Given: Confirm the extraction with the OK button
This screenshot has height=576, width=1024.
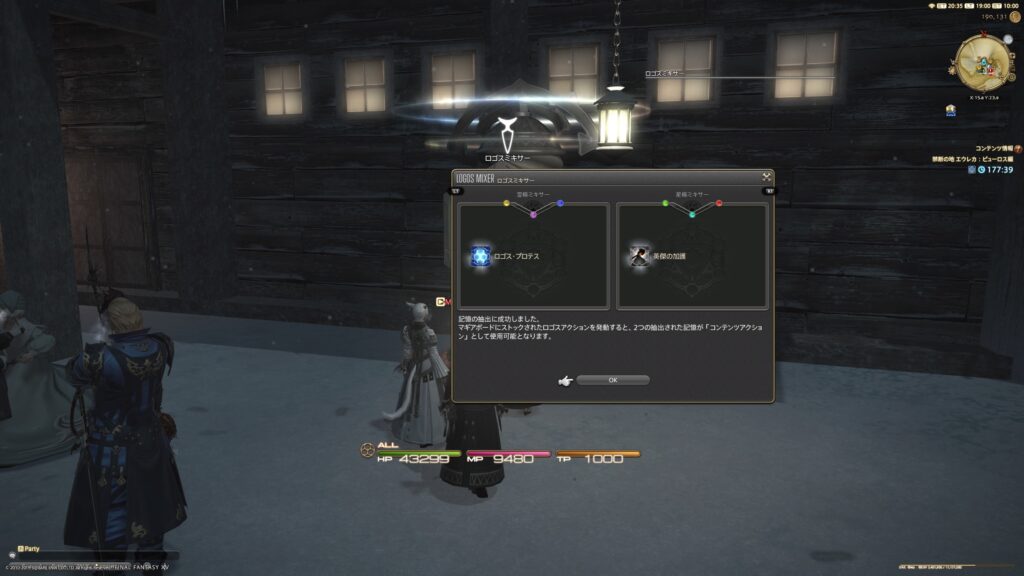Looking at the screenshot, I should click(612, 380).
